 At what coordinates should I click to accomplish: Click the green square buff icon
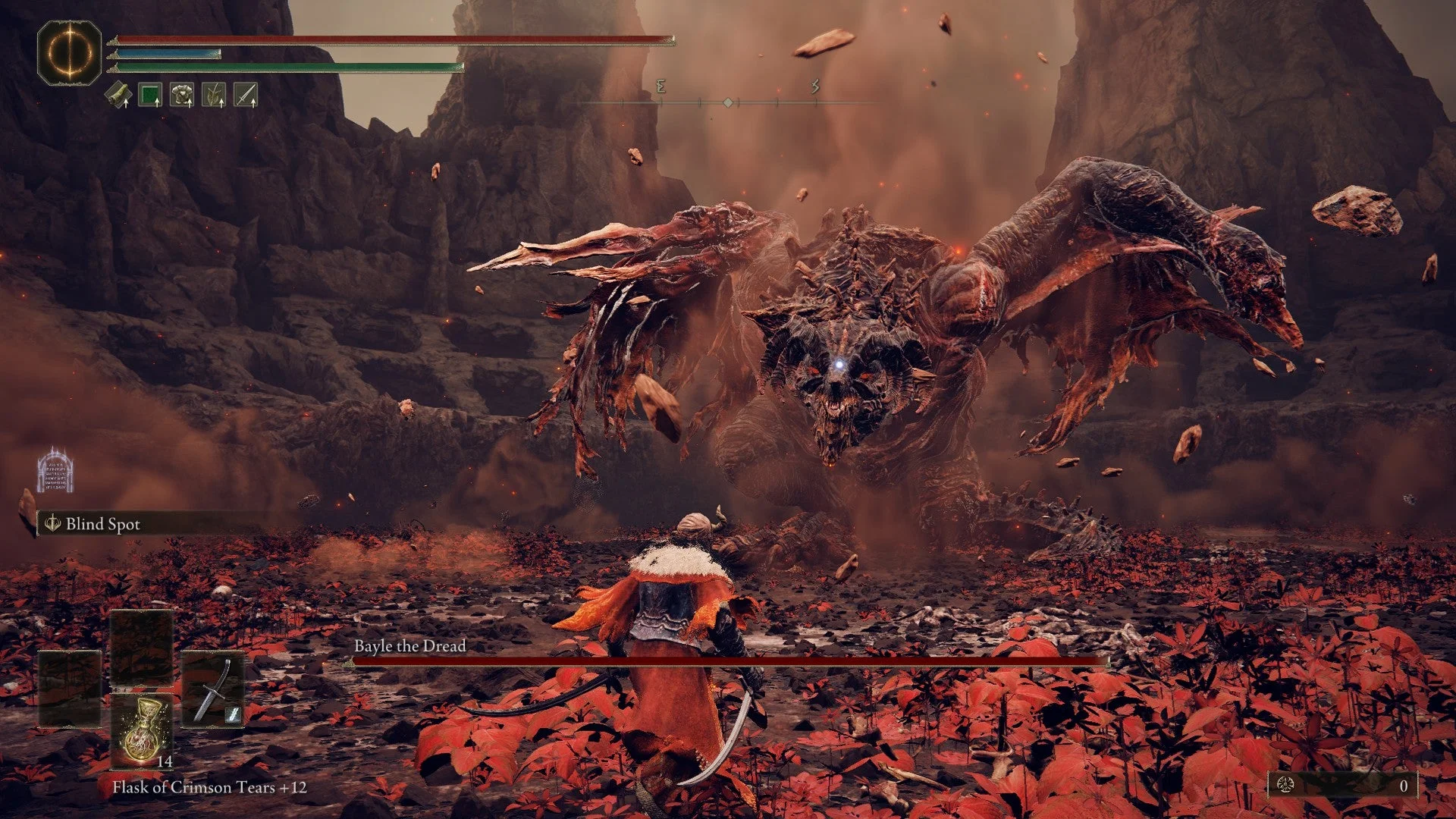(150, 95)
